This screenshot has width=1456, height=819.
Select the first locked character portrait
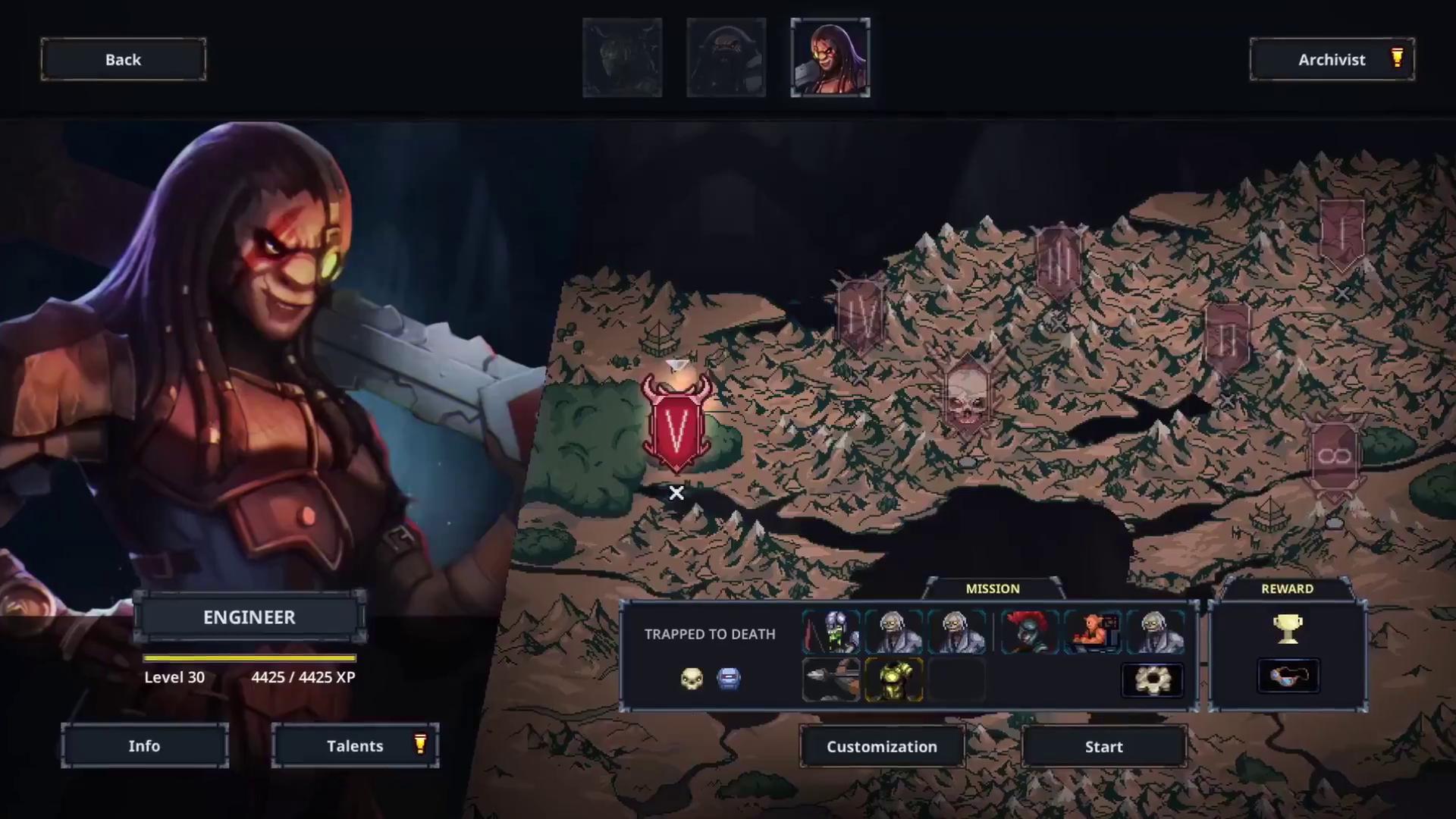pos(622,58)
